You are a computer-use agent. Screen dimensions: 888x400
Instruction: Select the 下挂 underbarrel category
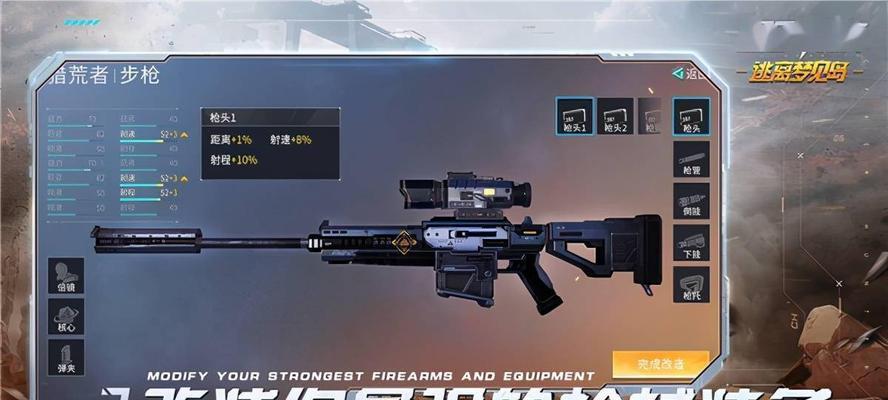point(691,243)
